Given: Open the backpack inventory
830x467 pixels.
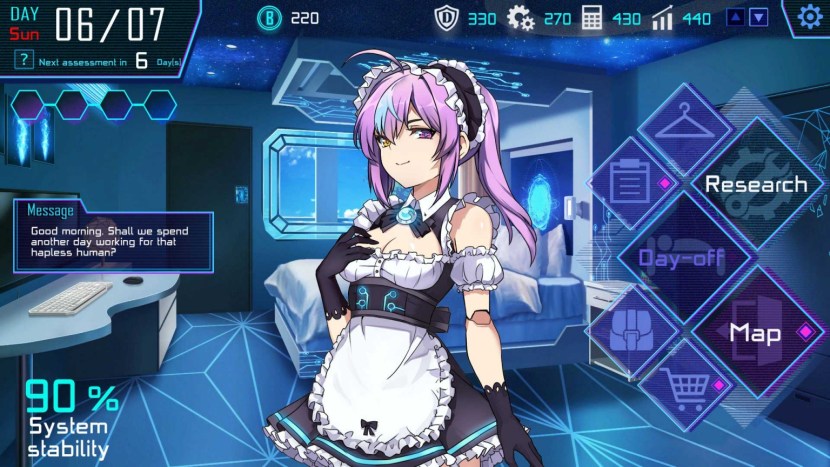Looking at the screenshot, I should tap(630, 329).
